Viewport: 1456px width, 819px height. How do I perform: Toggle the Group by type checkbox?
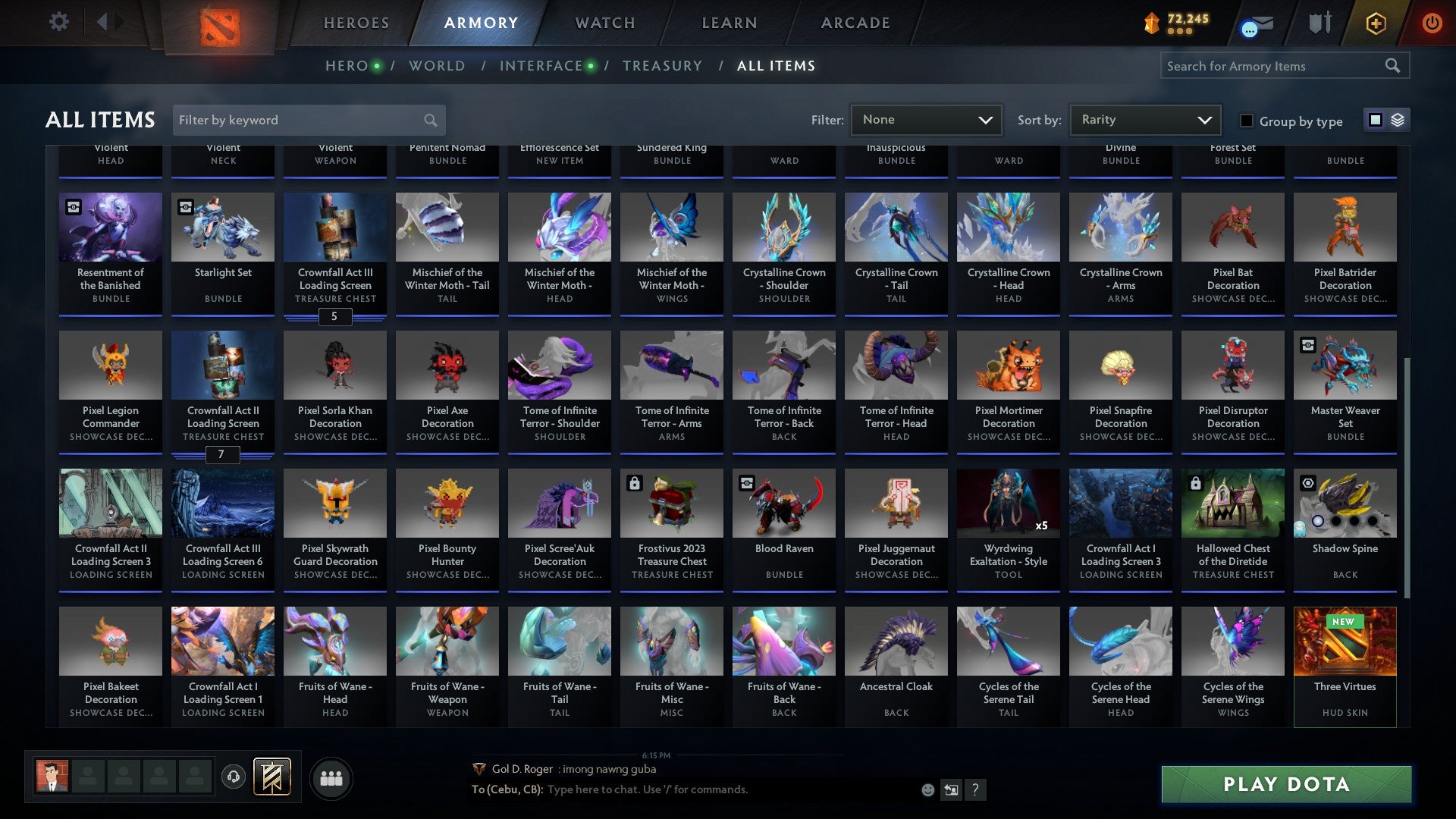(x=1246, y=121)
